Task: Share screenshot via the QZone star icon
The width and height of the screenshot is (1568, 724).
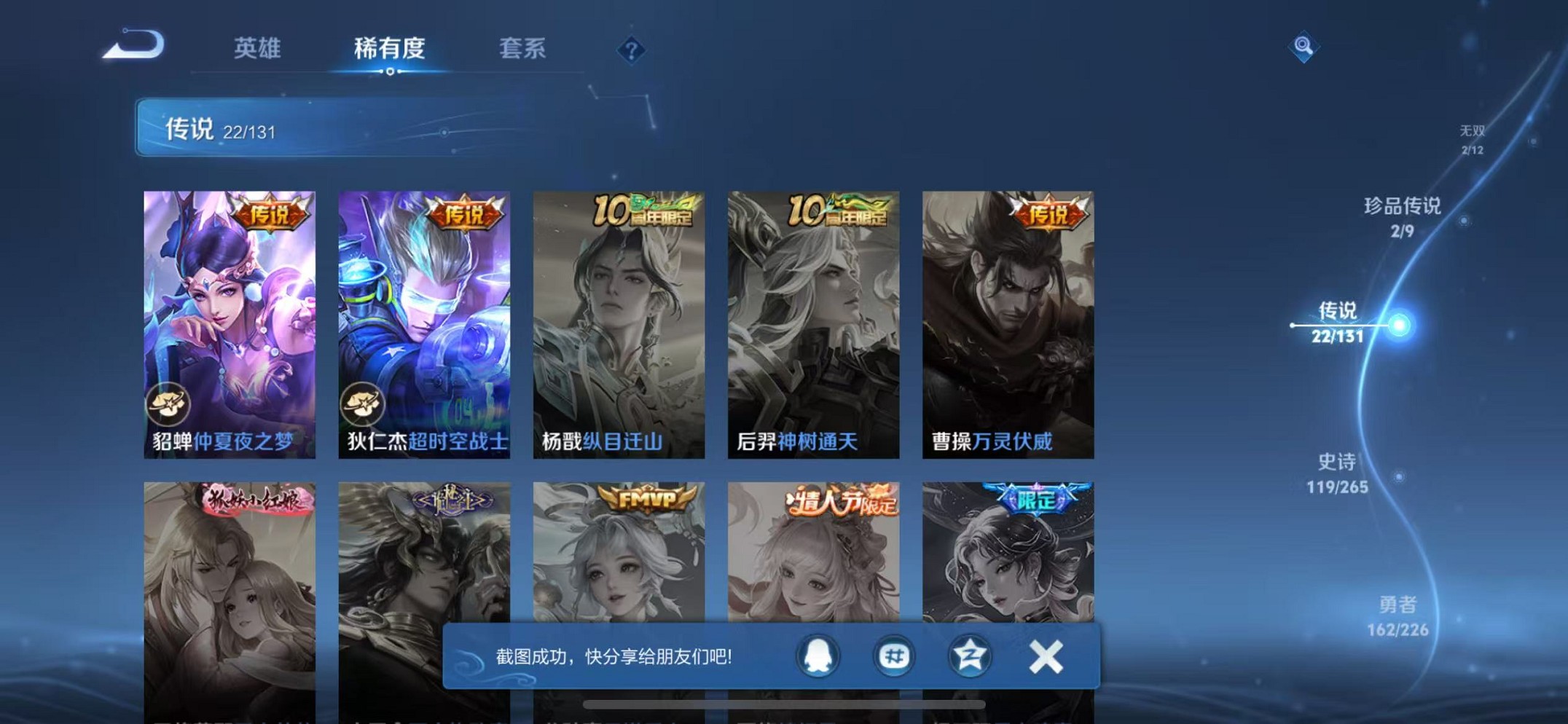Action: pyautogui.click(x=969, y=656)
